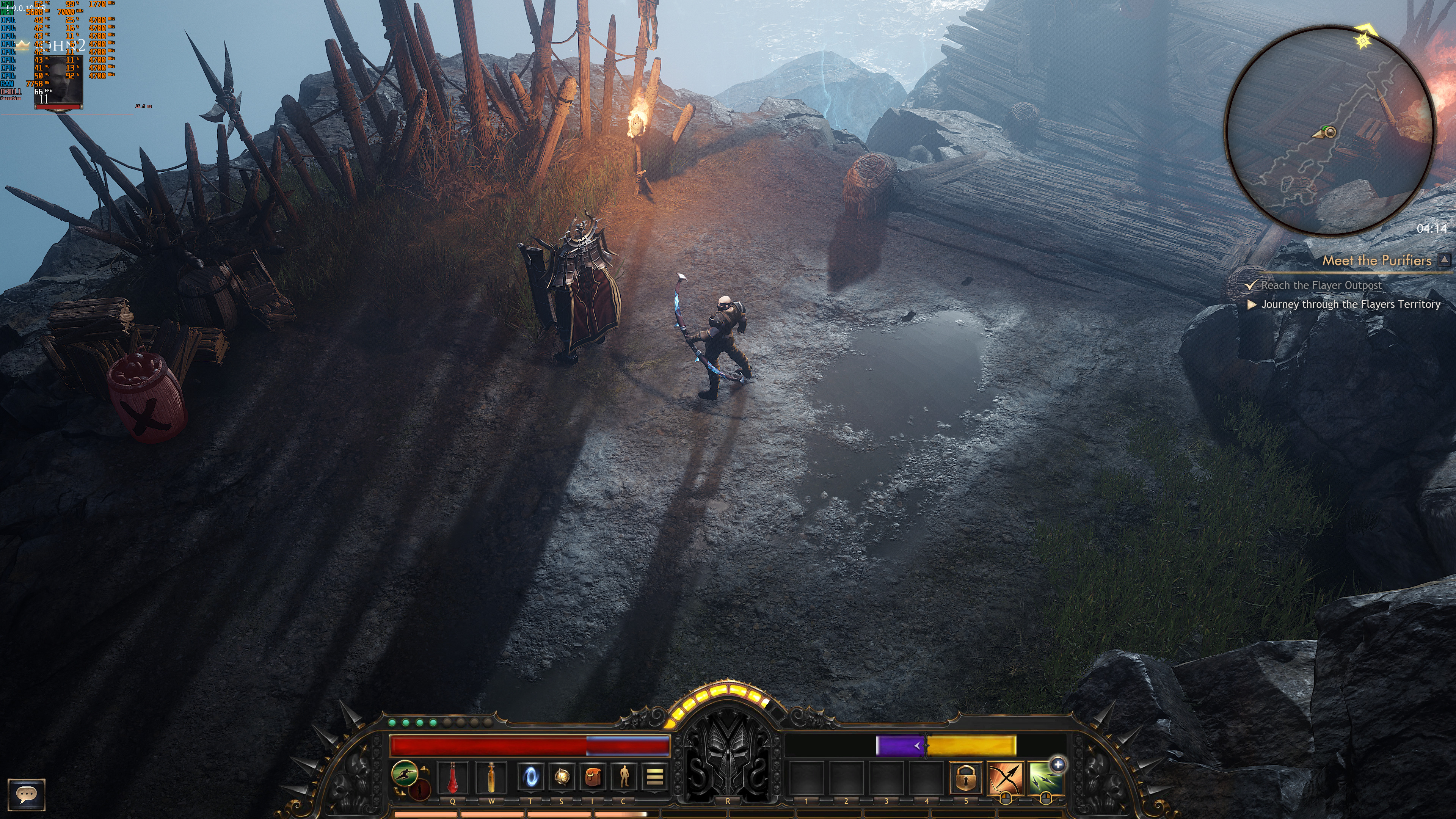Screen dimensions: 1456x819
Task: Select the red silhouette stance icon
Action: click(419, 790)
